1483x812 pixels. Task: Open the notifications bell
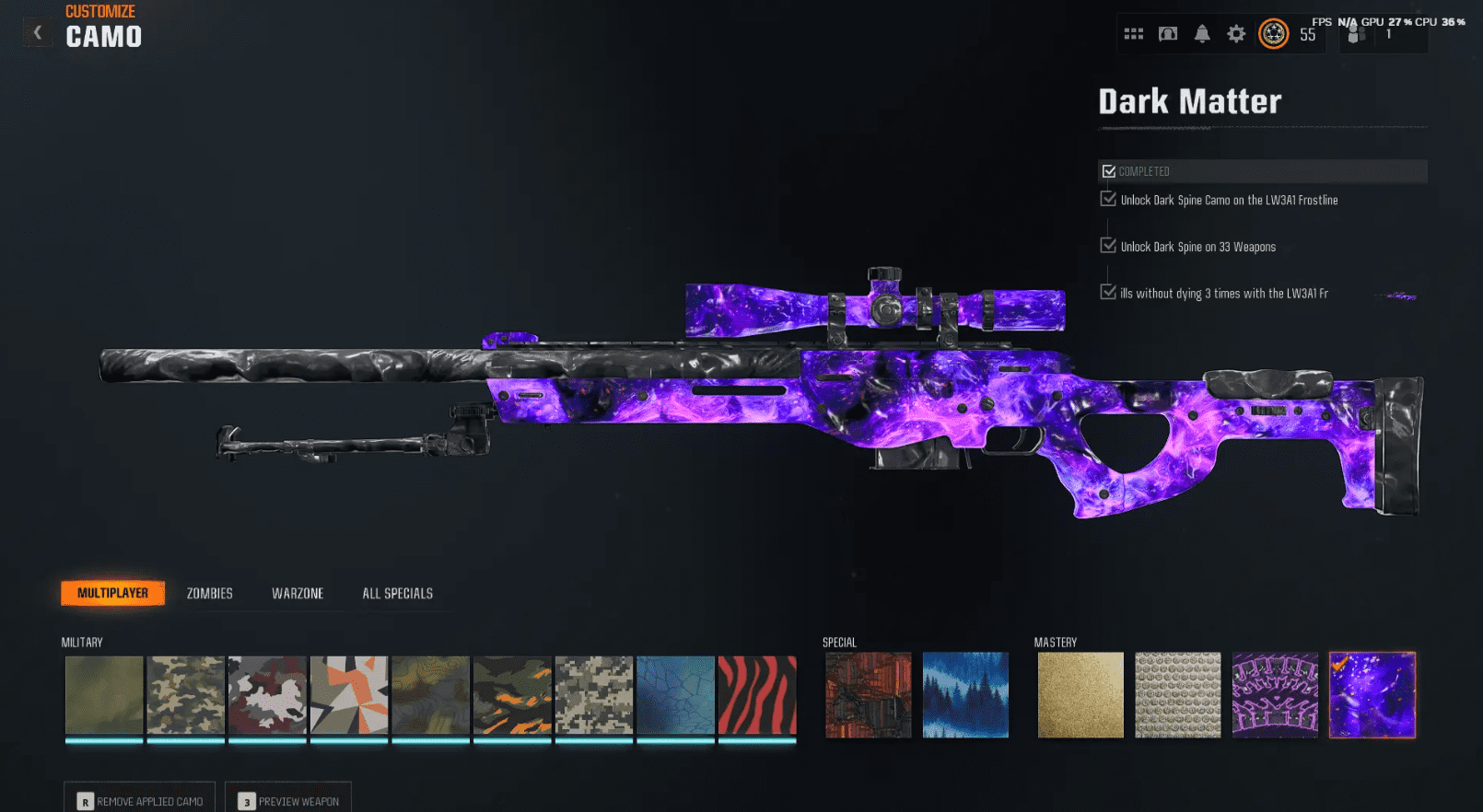[x=1202, y=33]
